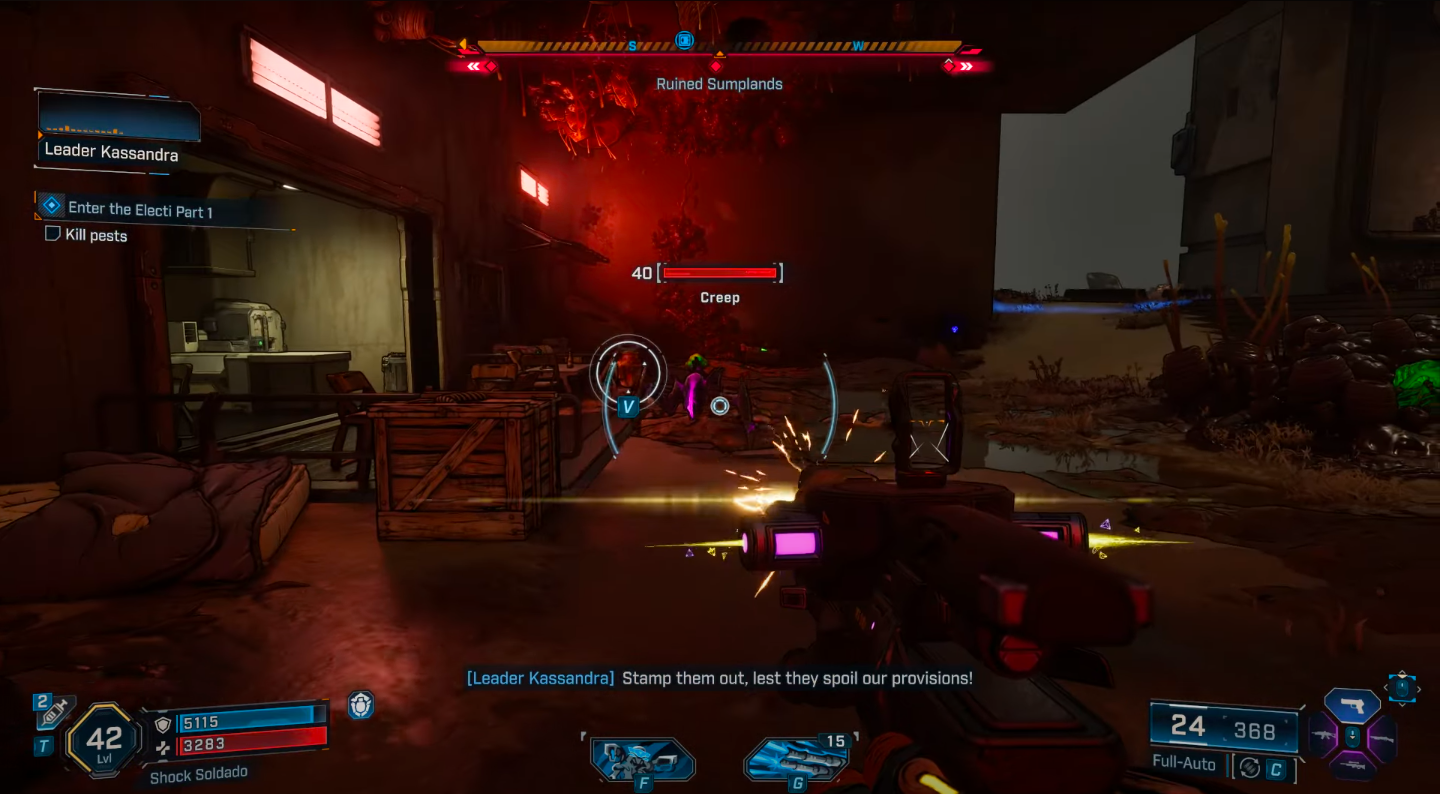This screenshot has width=1440, height=794.
Task: Tick the Kill pests objective checkbox
Action: pos(53,234)
